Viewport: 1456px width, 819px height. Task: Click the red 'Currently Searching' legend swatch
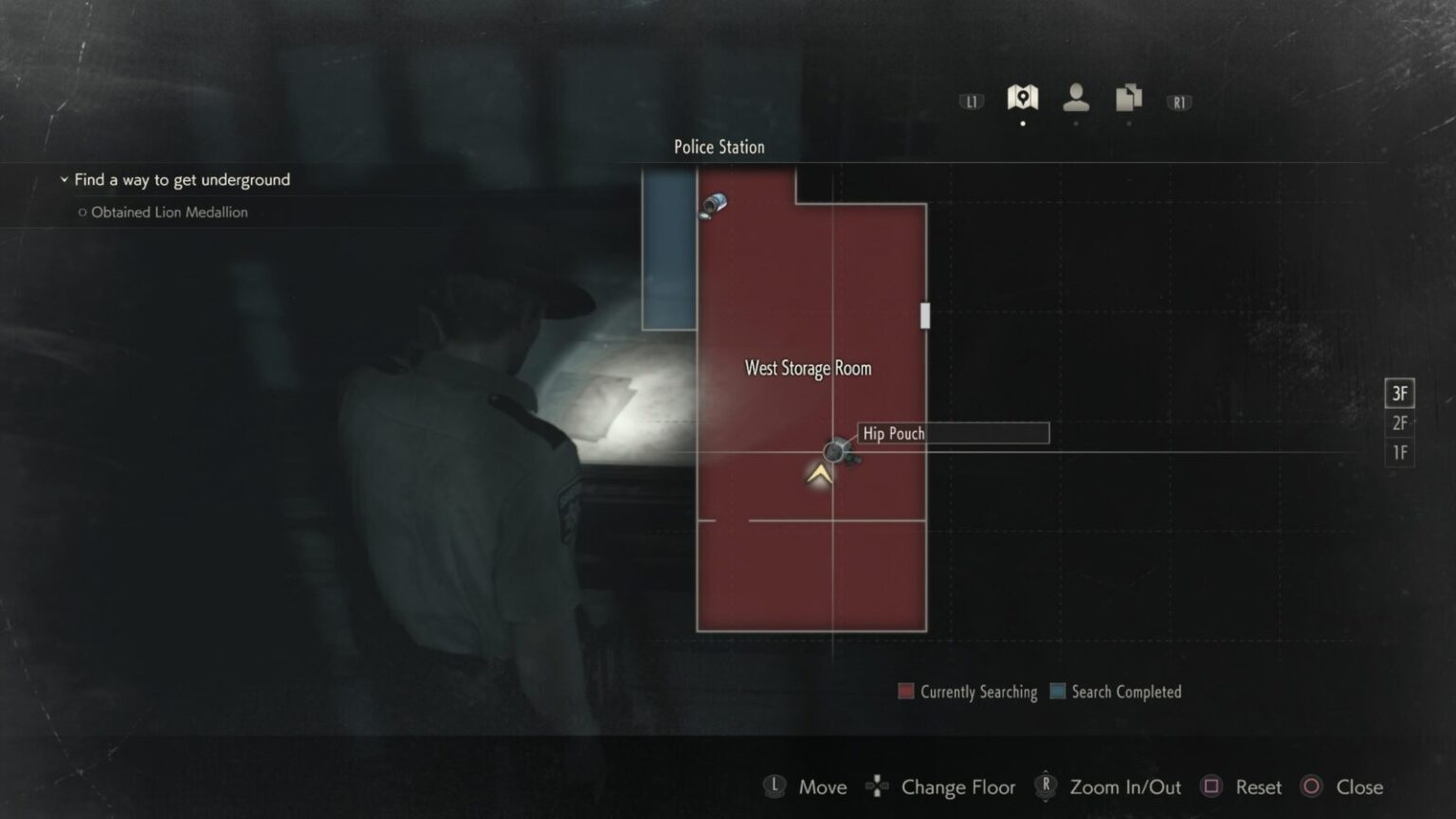[905, 692]
